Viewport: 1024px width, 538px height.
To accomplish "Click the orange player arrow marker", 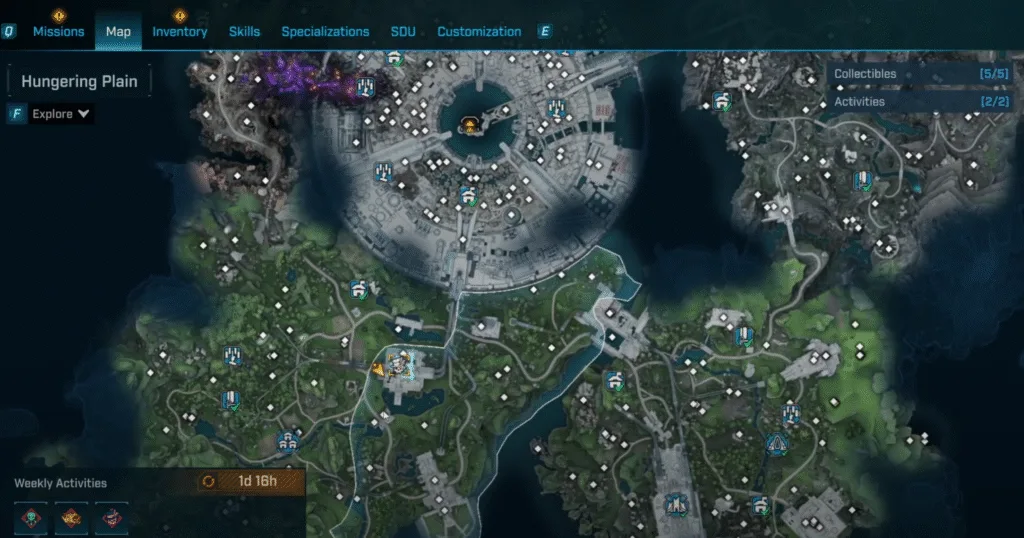I will point(379,369).
